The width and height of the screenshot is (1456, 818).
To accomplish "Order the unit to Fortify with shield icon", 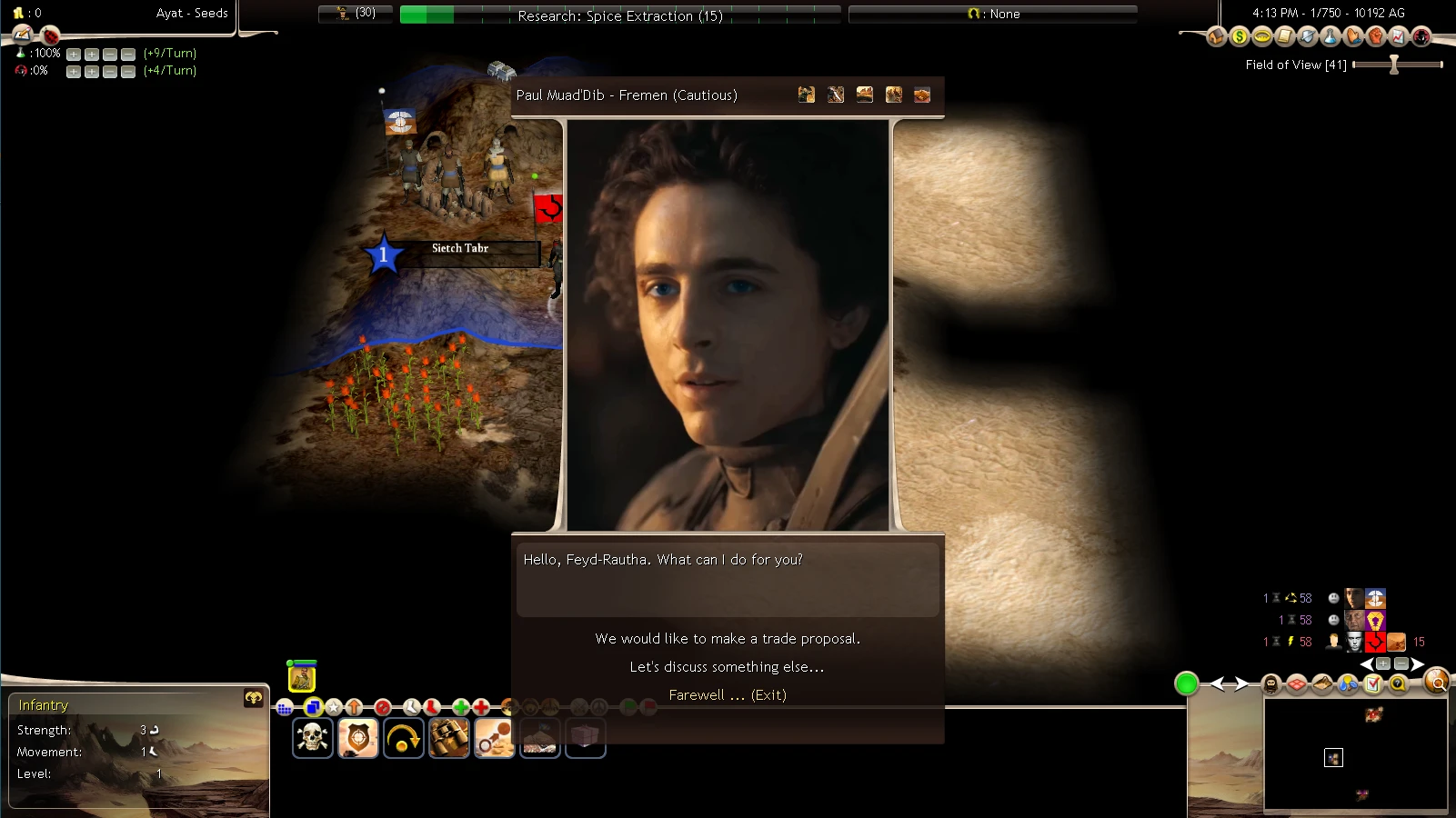I will point(358,736).
